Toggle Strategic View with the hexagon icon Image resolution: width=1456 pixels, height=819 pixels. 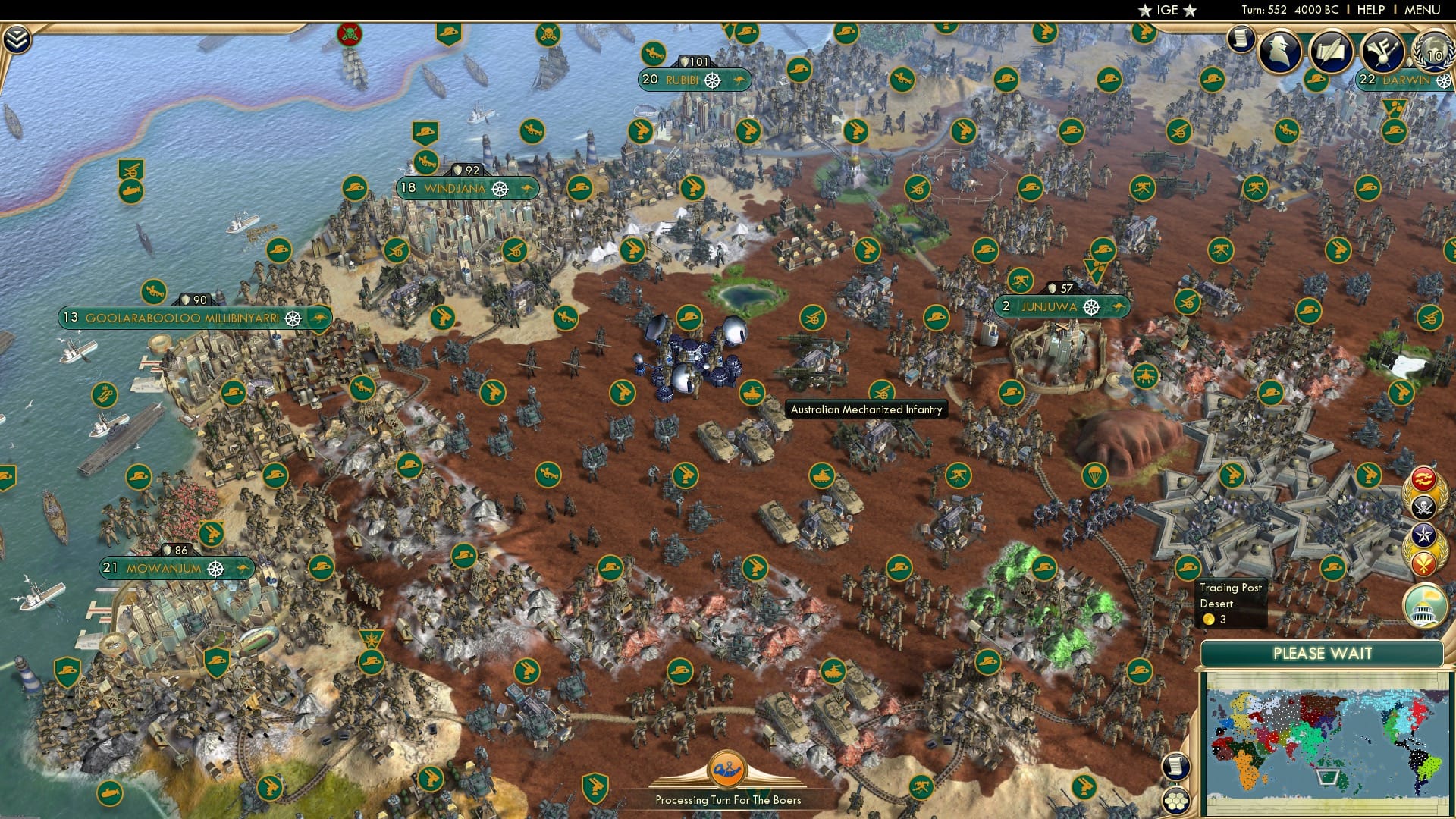coord(1176,802)
